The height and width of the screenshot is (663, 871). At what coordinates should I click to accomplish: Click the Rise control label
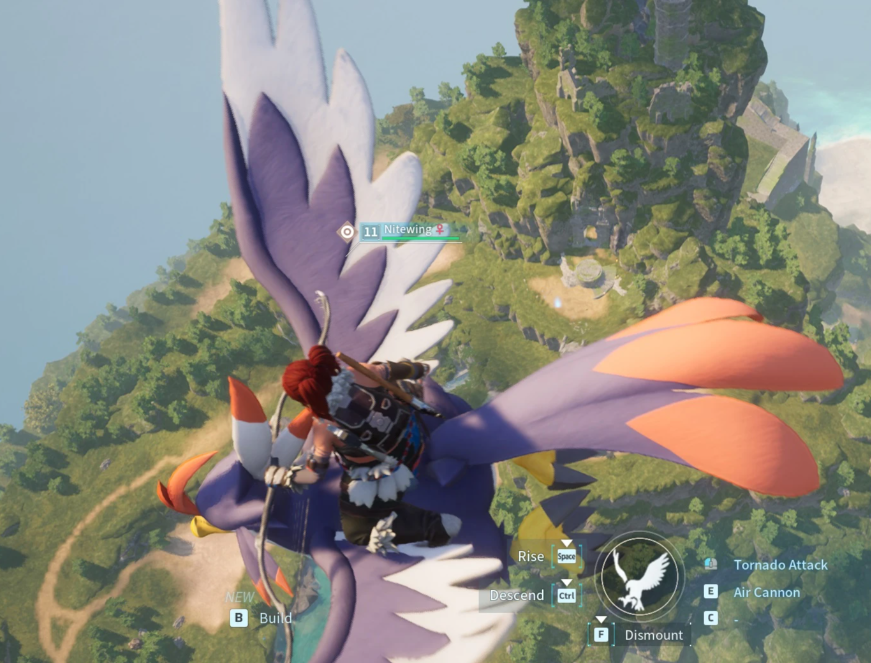pos(531,556)
